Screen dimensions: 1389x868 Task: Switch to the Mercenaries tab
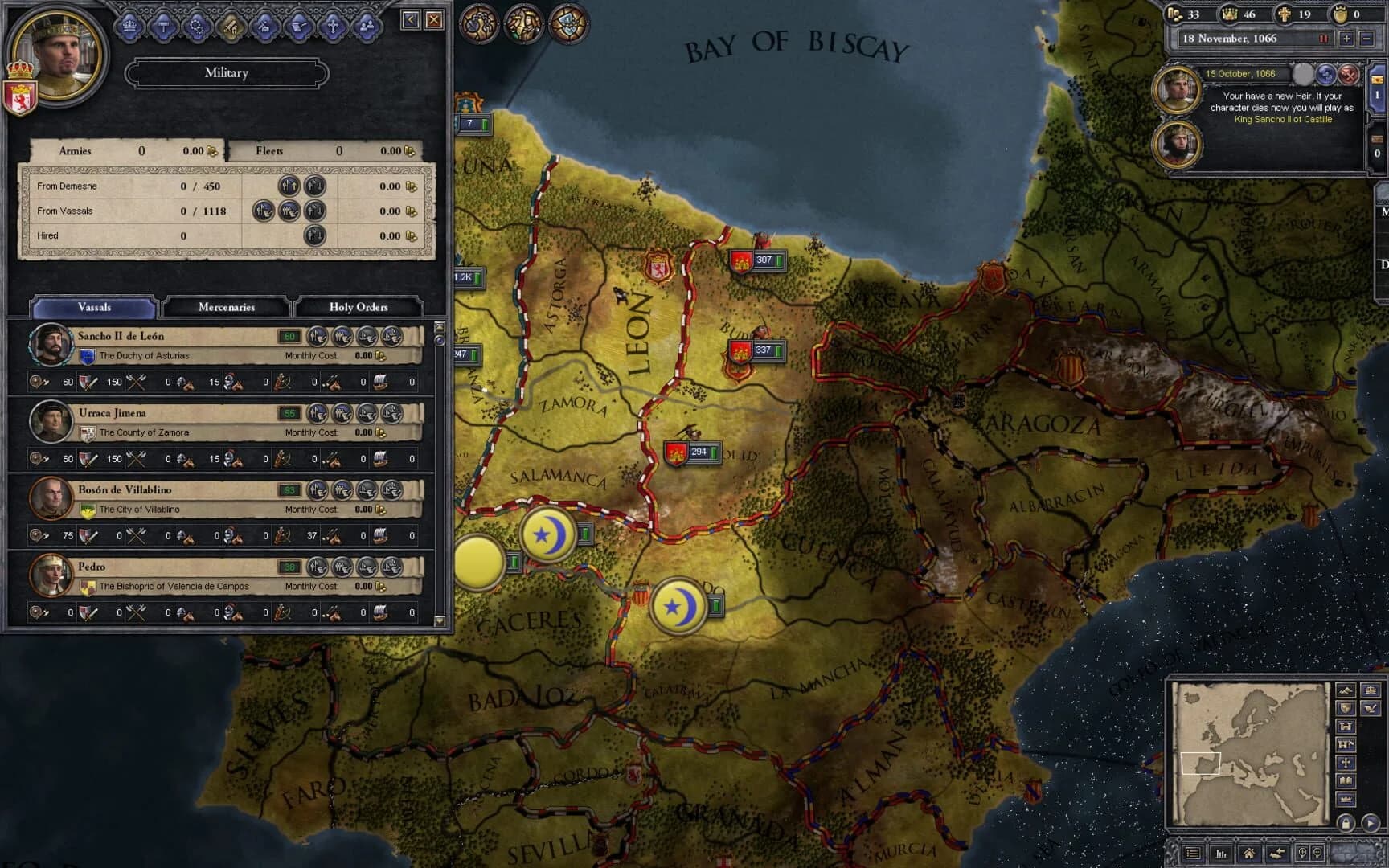(x=226, y=307)
